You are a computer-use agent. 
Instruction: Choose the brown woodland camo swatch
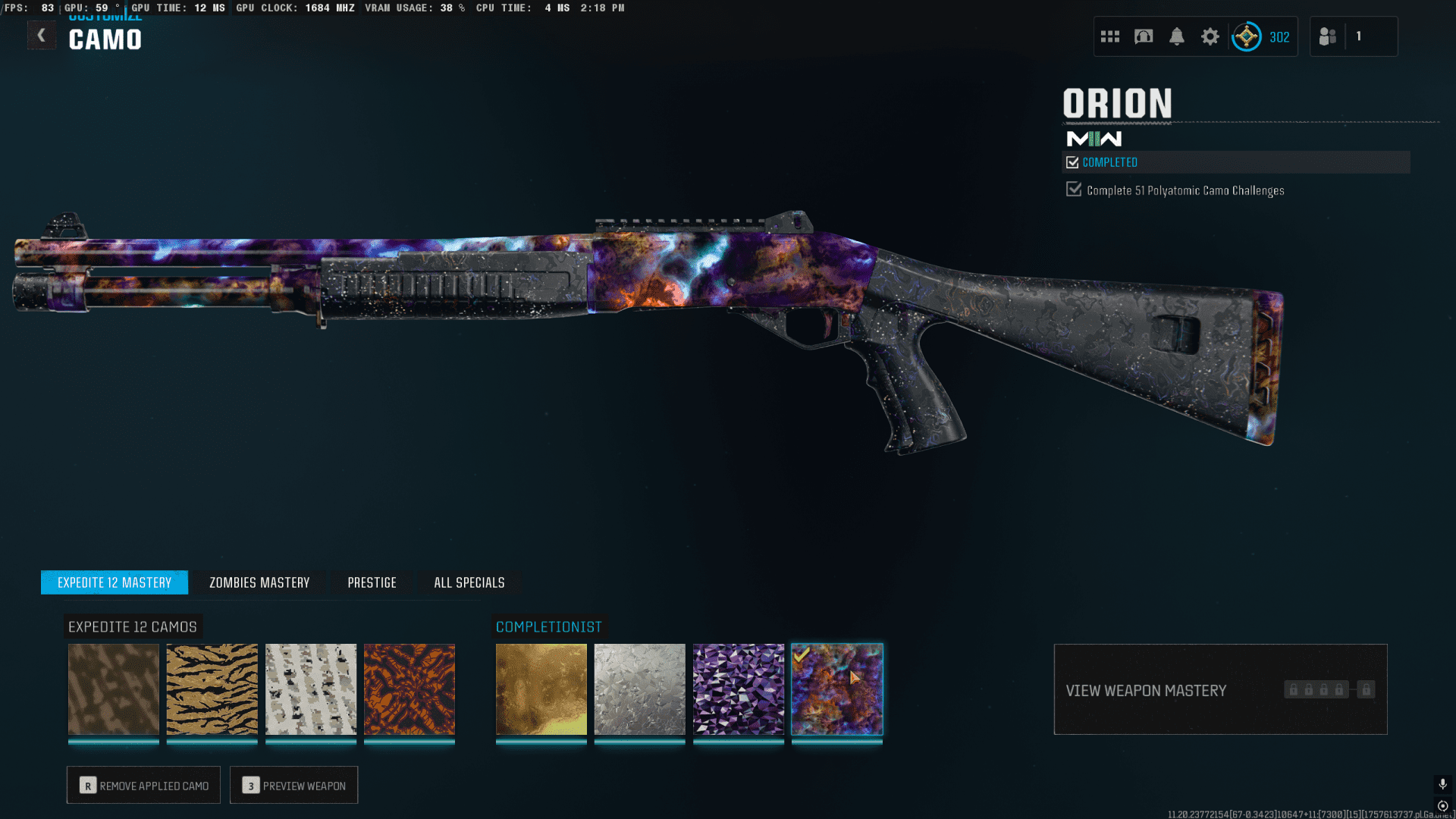[x=114, y=689]
